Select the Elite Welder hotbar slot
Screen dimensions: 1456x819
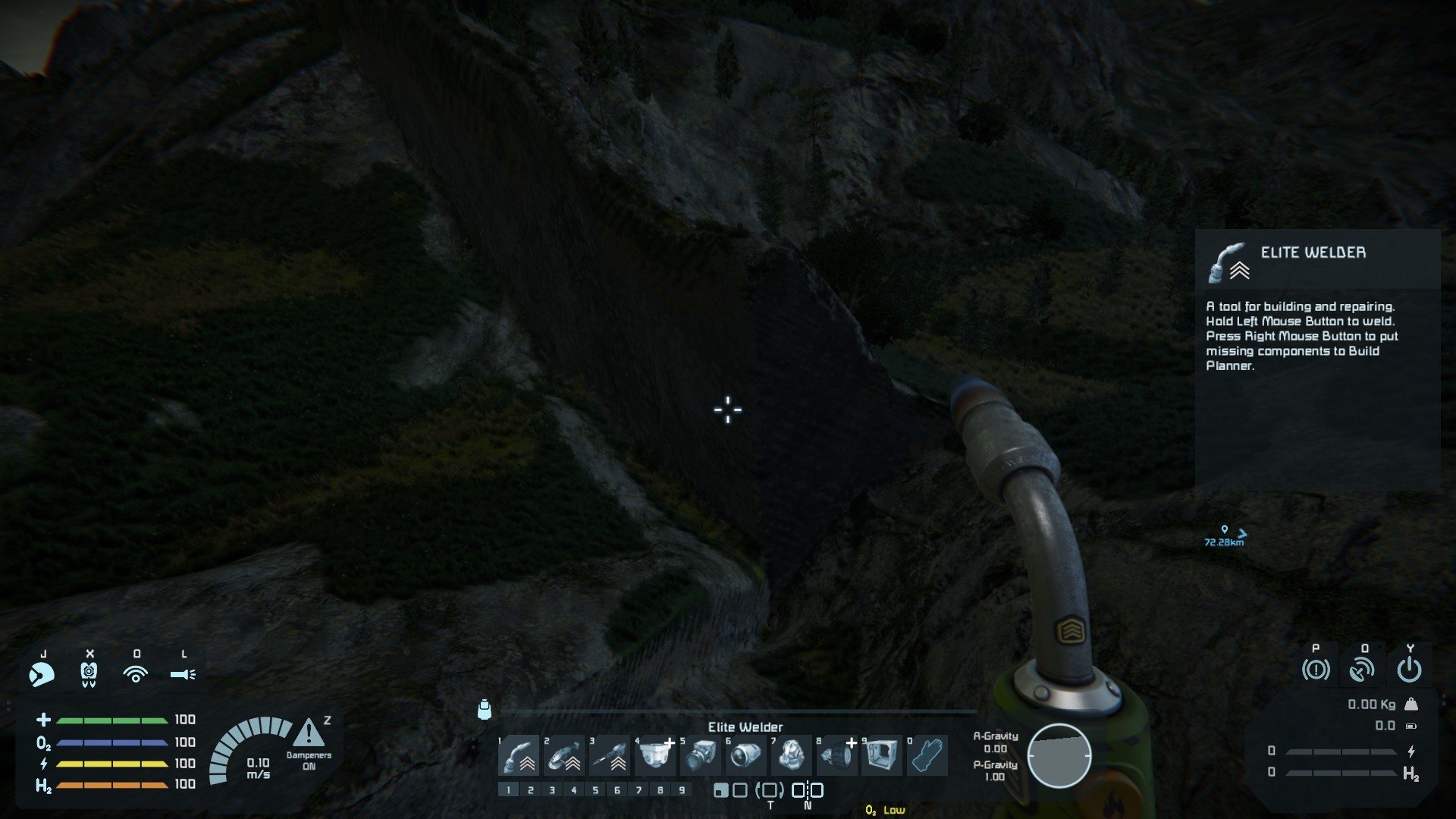519,755
